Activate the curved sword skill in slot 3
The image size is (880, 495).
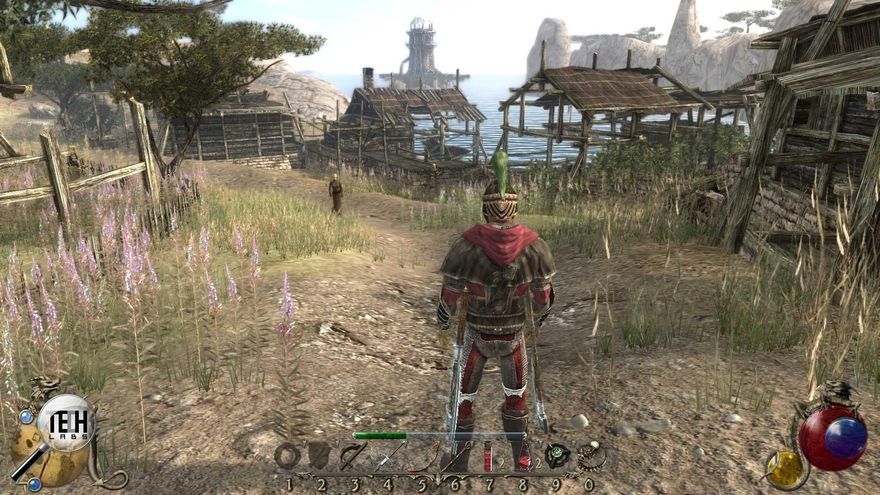click(x=353, y=456)
